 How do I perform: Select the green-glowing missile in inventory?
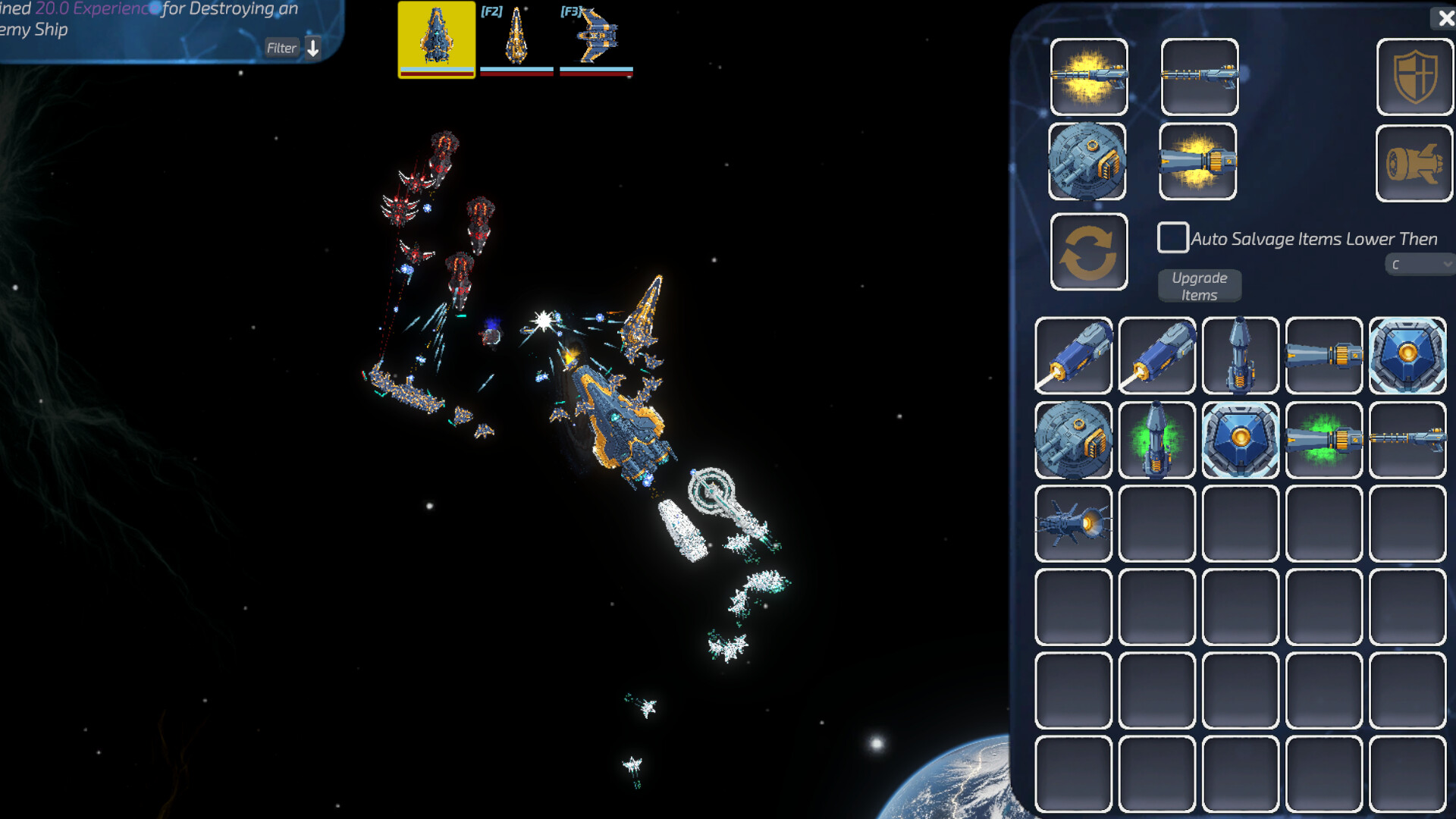pos(1156,440)
